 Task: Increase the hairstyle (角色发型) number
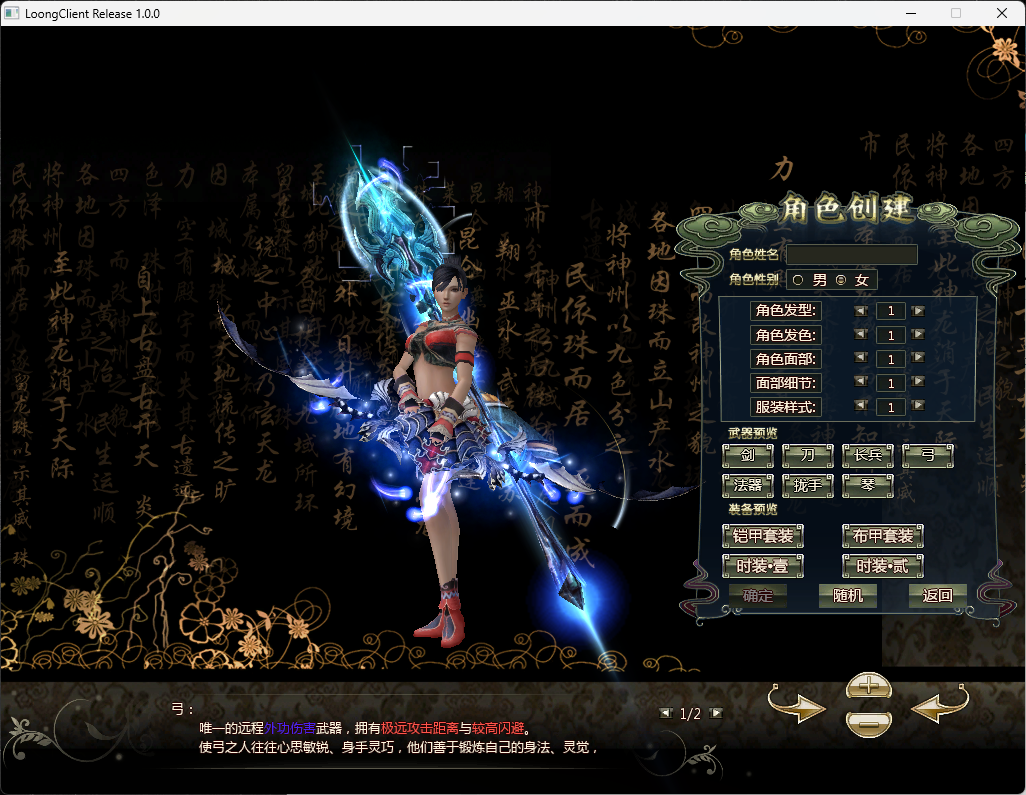tap(918, 311)
